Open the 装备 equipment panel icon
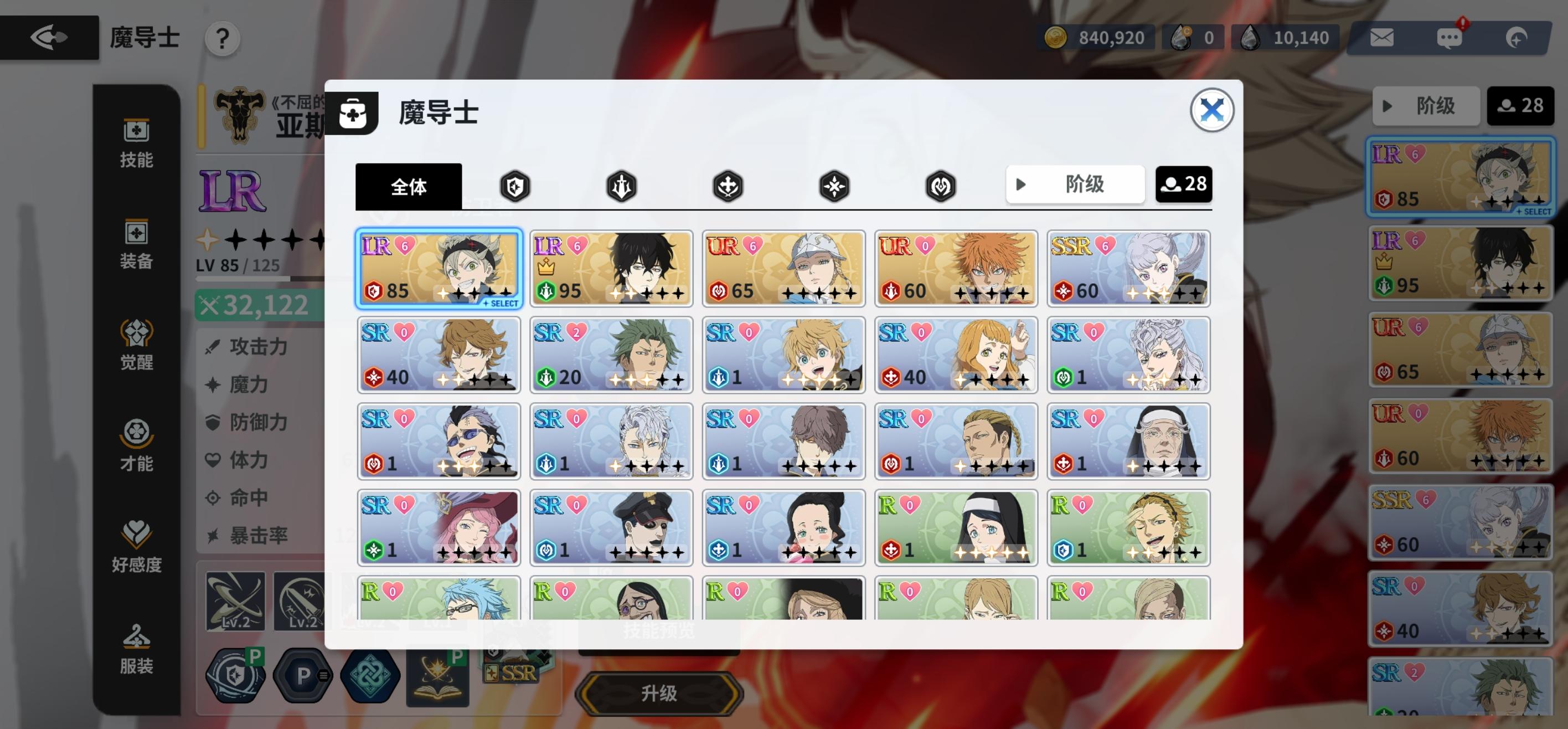Viewport: 1568px width, 729px height. point(137,244)
